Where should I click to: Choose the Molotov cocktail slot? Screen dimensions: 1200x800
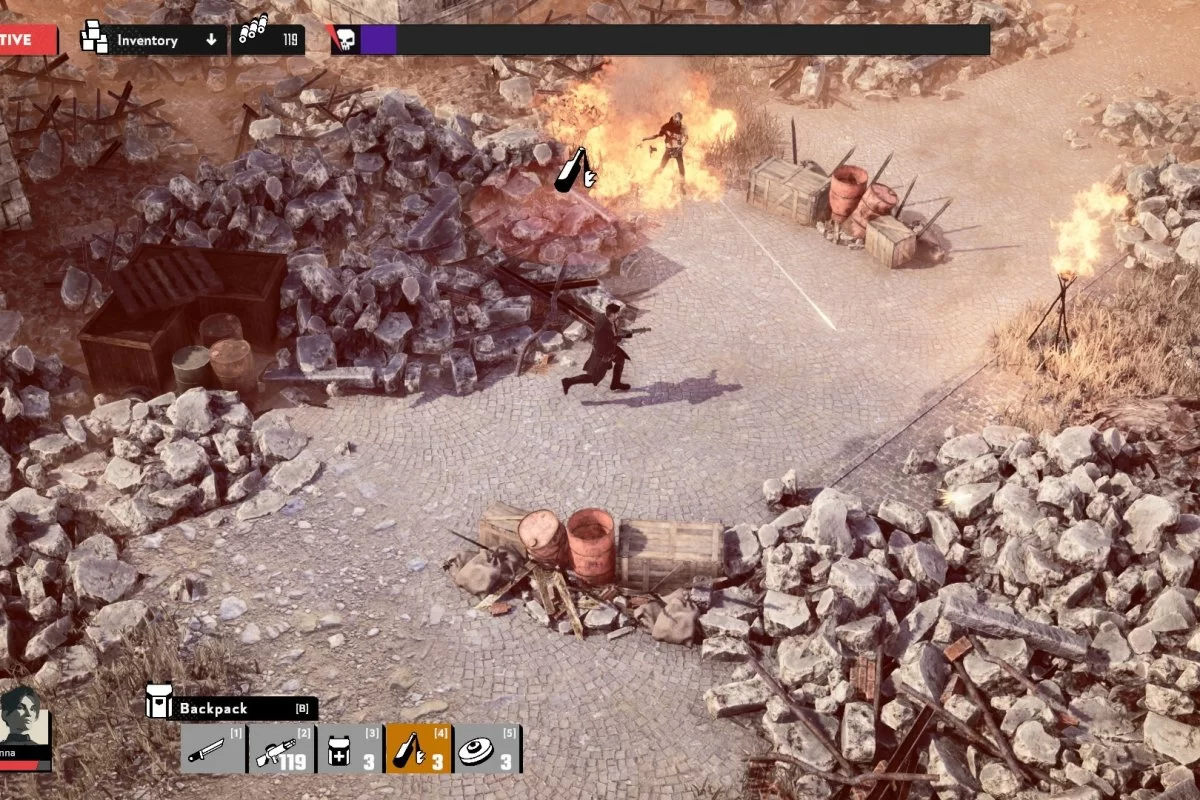pos(419,749)
